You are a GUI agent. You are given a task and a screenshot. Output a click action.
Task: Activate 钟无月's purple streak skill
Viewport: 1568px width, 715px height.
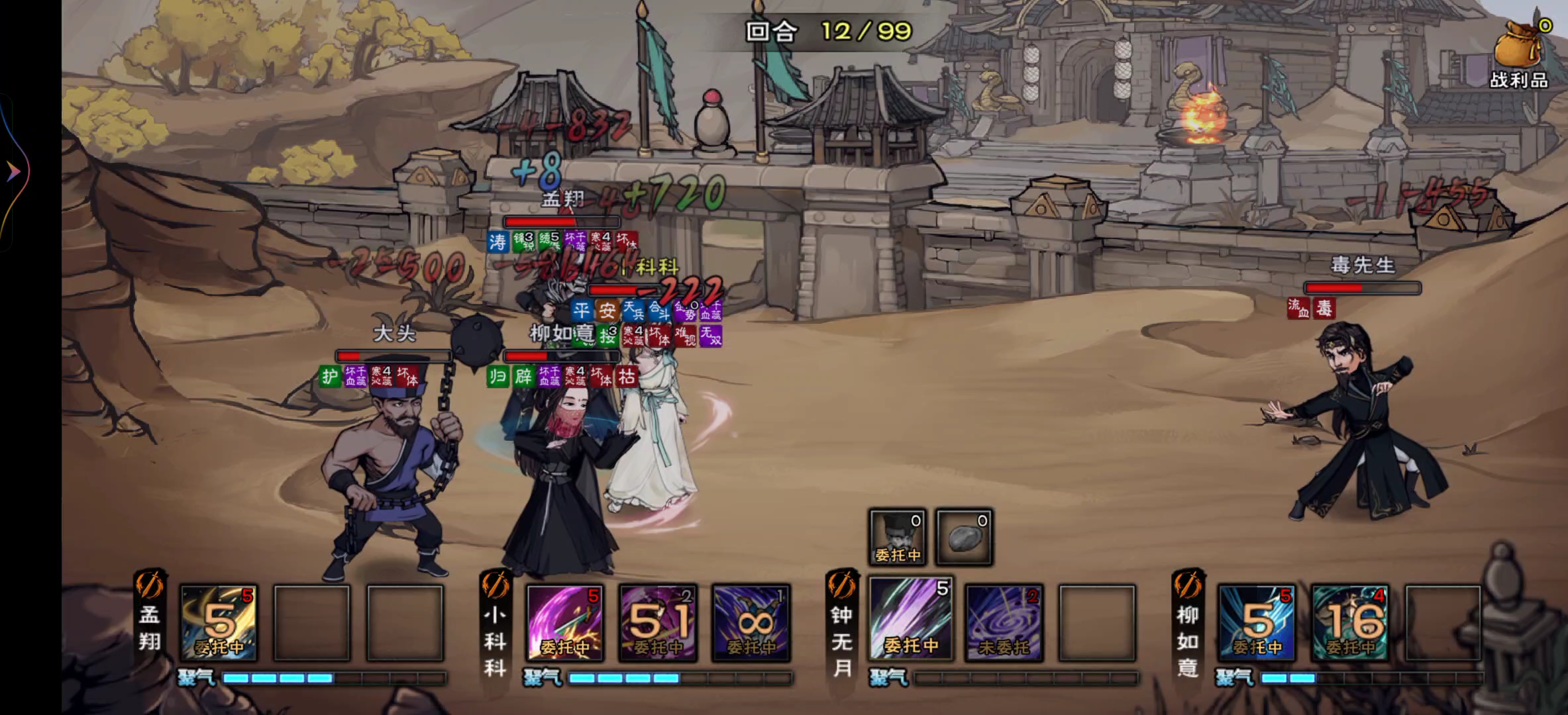[x=911, y=620]
